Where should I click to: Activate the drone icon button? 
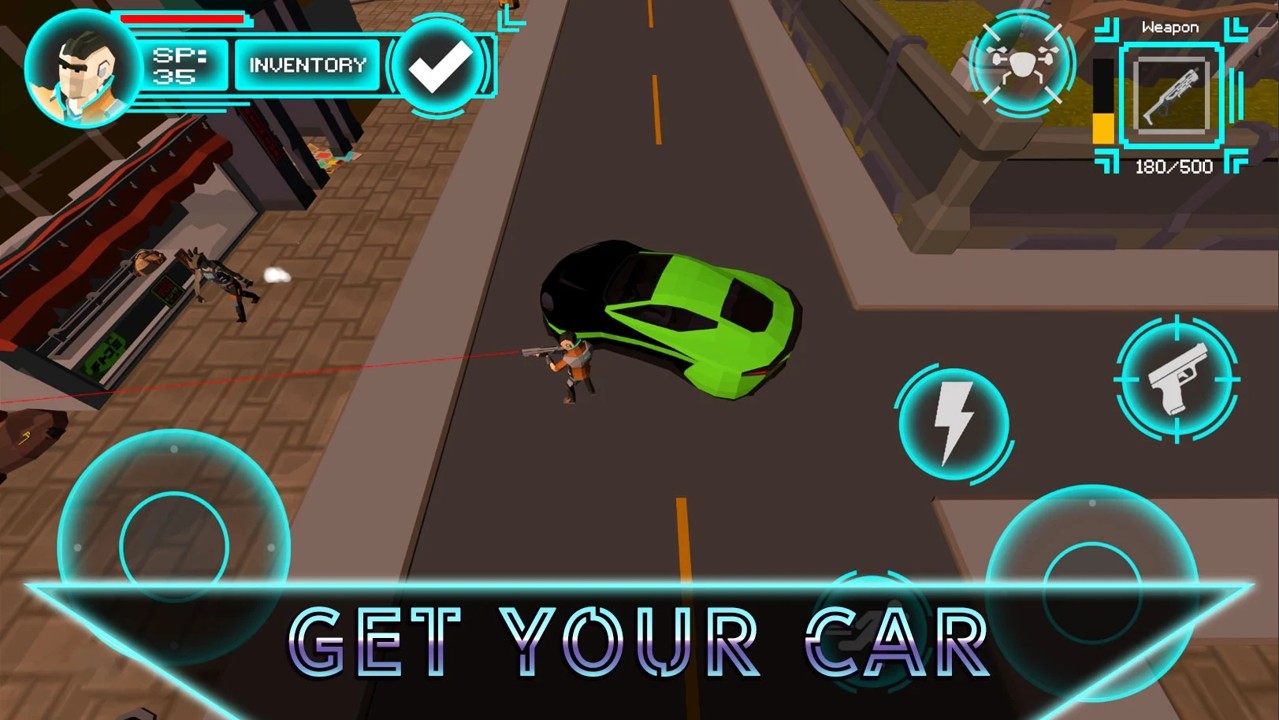click(x=1022, y=64)
